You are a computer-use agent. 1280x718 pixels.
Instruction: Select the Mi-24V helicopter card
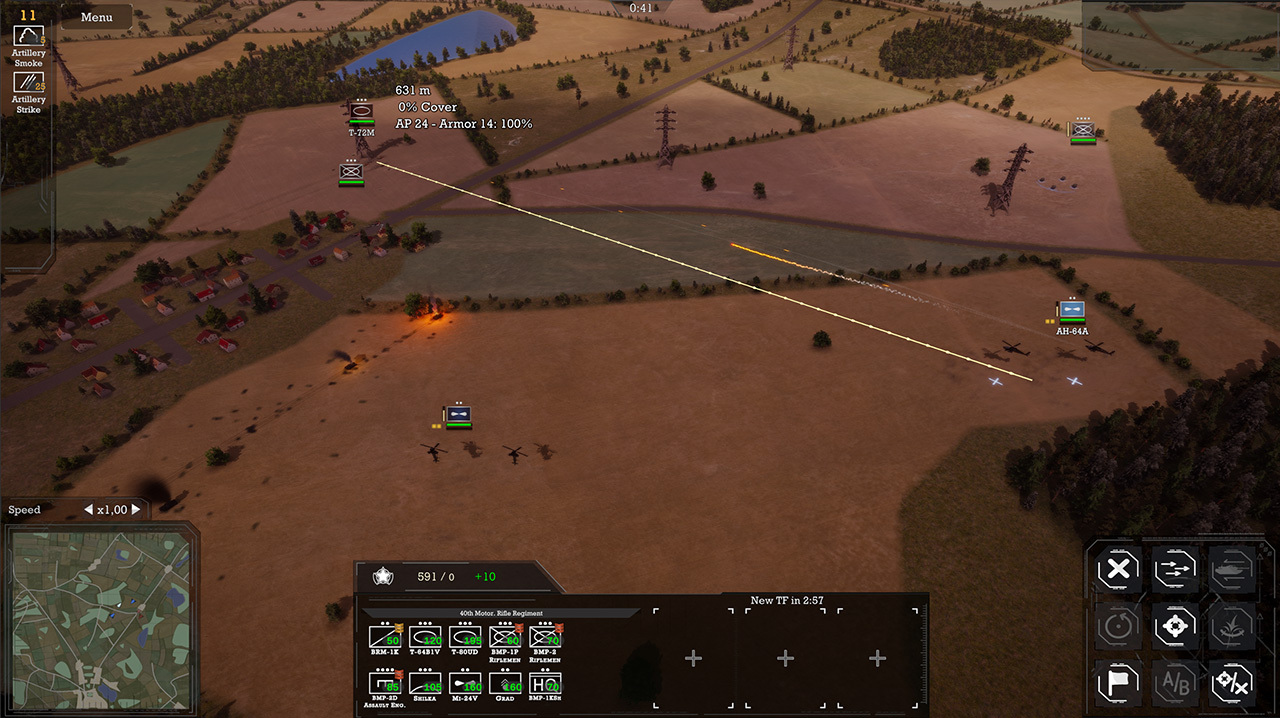tap(465, 684)
